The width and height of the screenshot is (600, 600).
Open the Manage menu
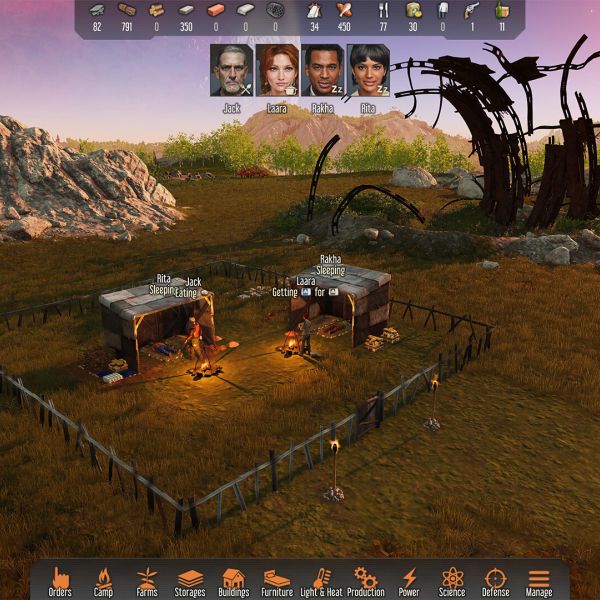(x=539, y=580)
